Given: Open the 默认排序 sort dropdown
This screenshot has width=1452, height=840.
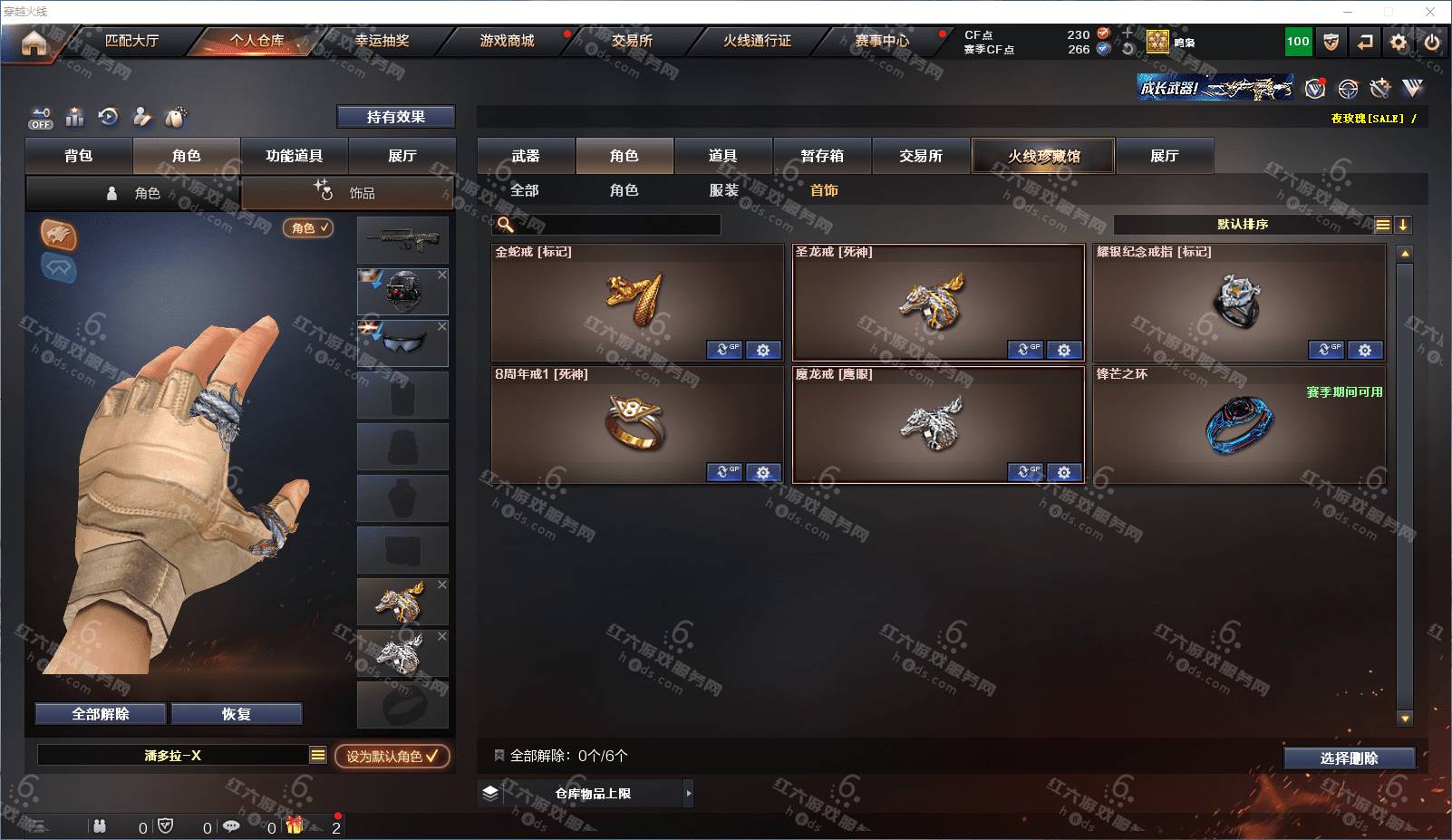Looking at the screenshot, I should pos(1243,225).
